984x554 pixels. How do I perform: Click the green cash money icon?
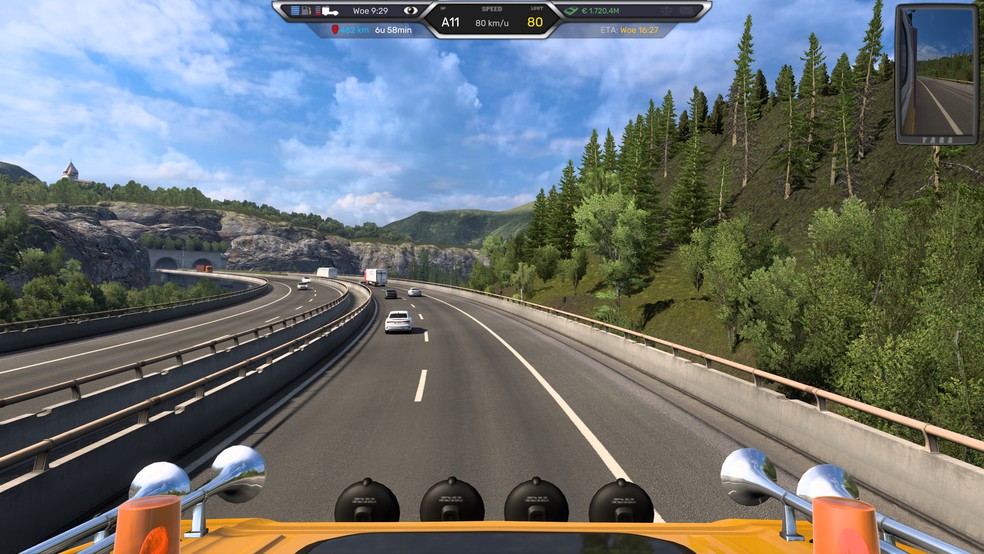point(571,11)
